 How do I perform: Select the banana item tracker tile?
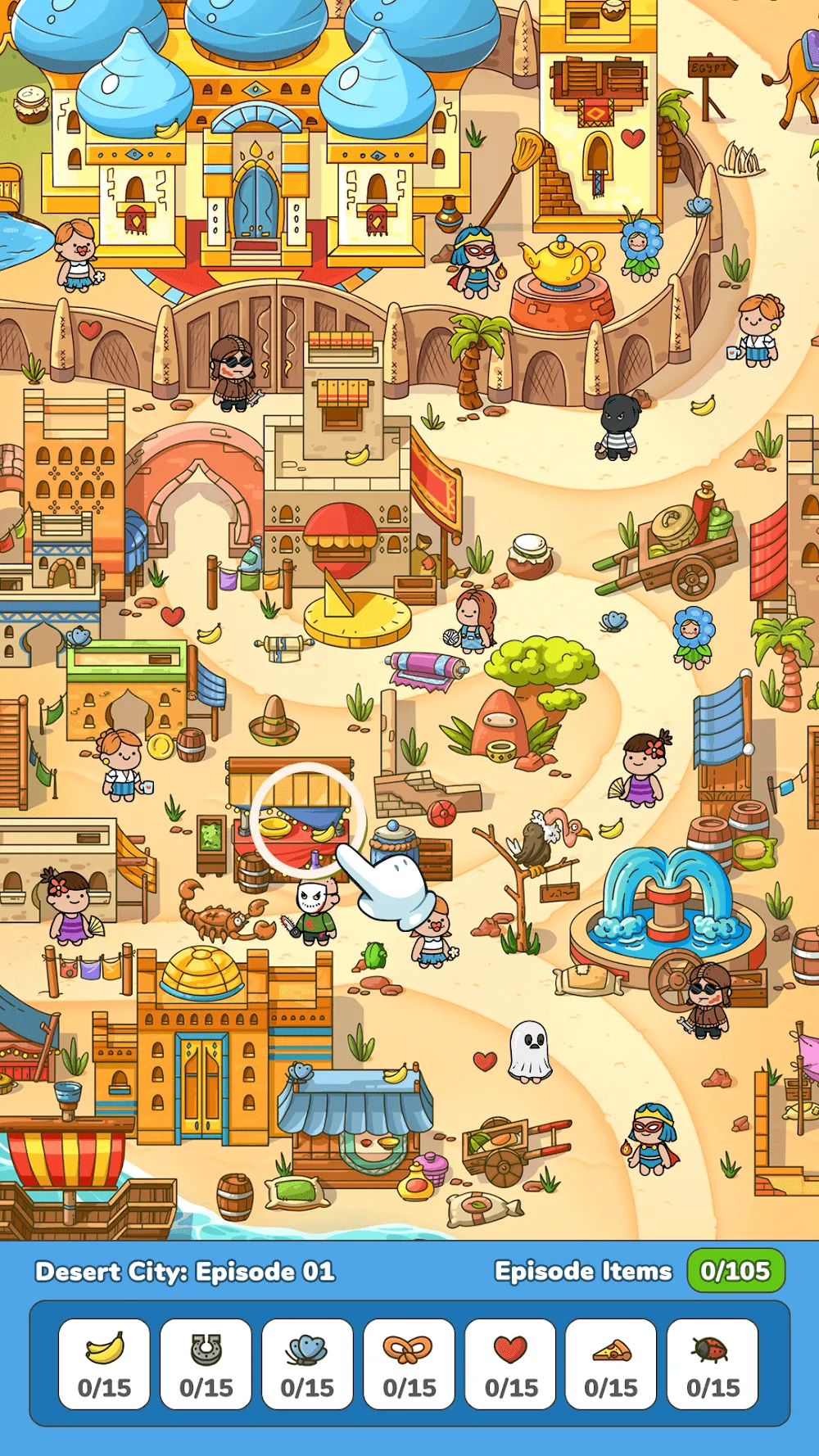tap(104, 1364)
